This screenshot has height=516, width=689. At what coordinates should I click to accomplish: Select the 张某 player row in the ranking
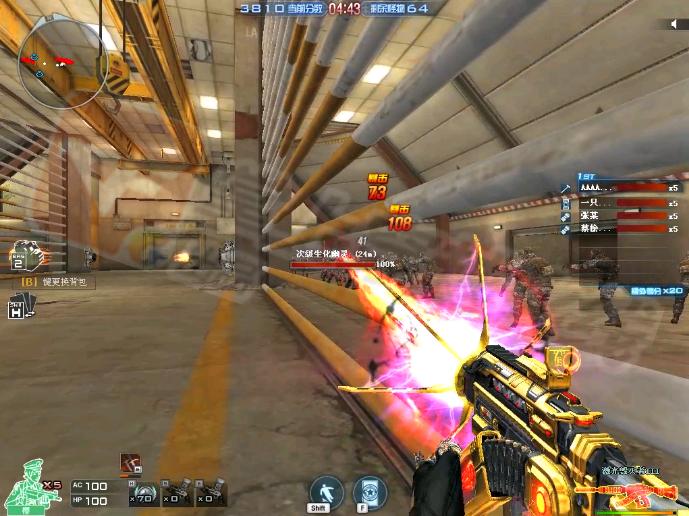tap(620, 215)
